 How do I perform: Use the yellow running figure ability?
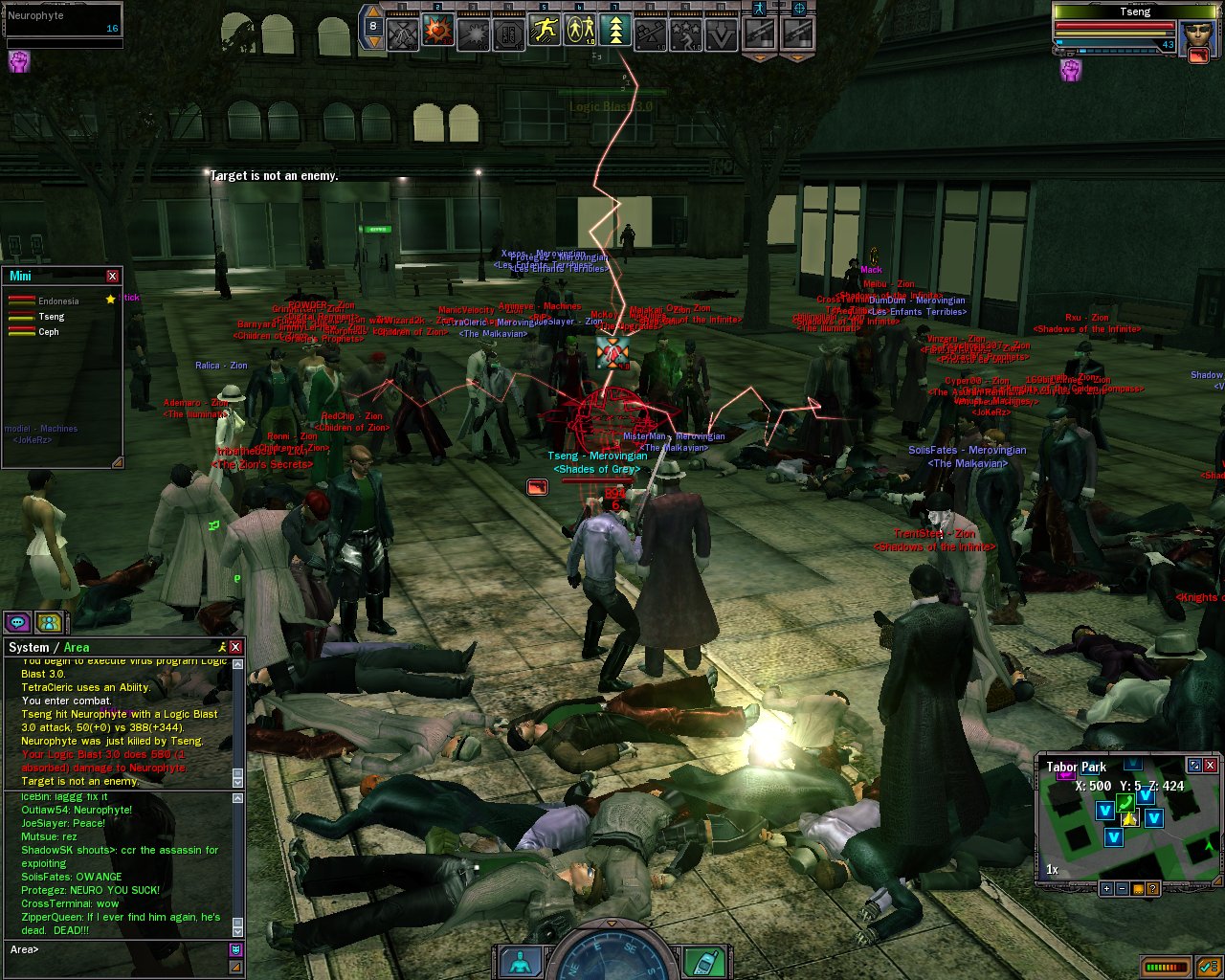point(545,32)
